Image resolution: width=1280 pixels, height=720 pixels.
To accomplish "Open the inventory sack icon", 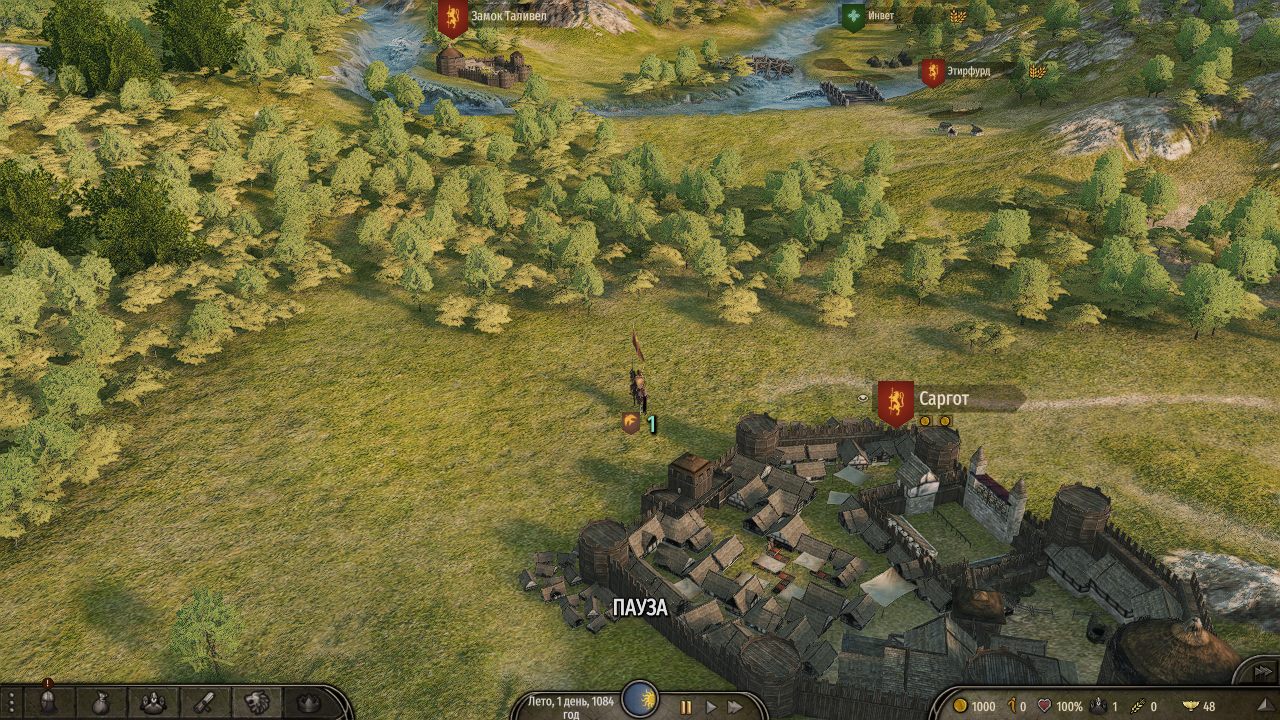I will [101, 703].
